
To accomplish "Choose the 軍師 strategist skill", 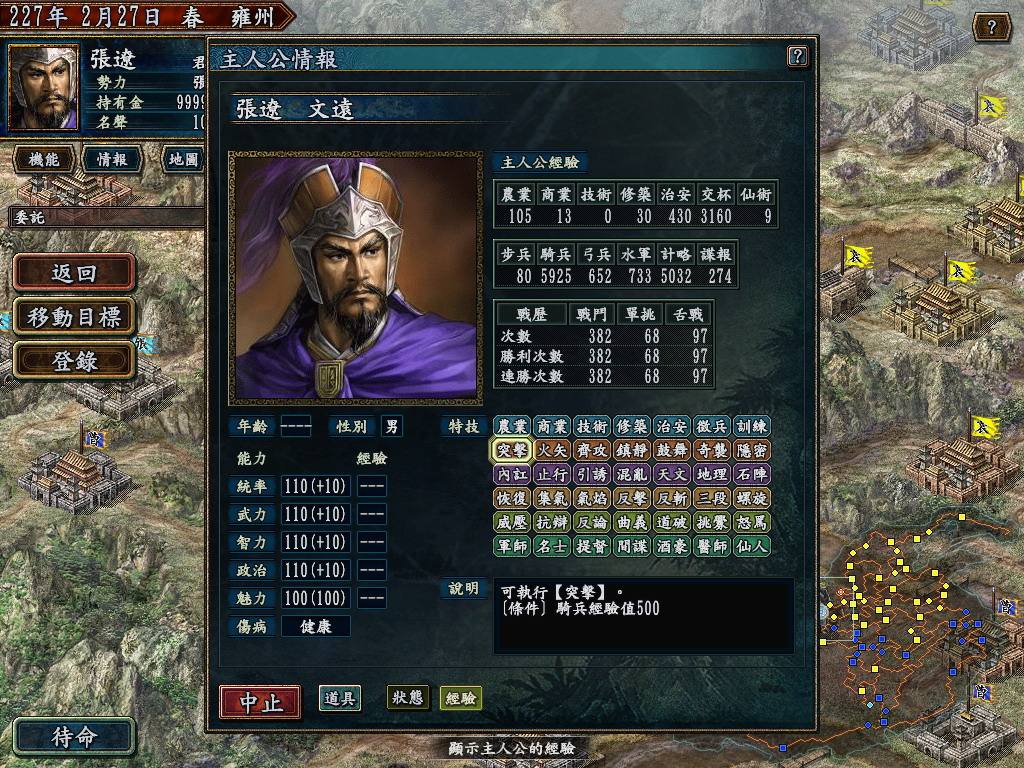I will tap(511, 546).
